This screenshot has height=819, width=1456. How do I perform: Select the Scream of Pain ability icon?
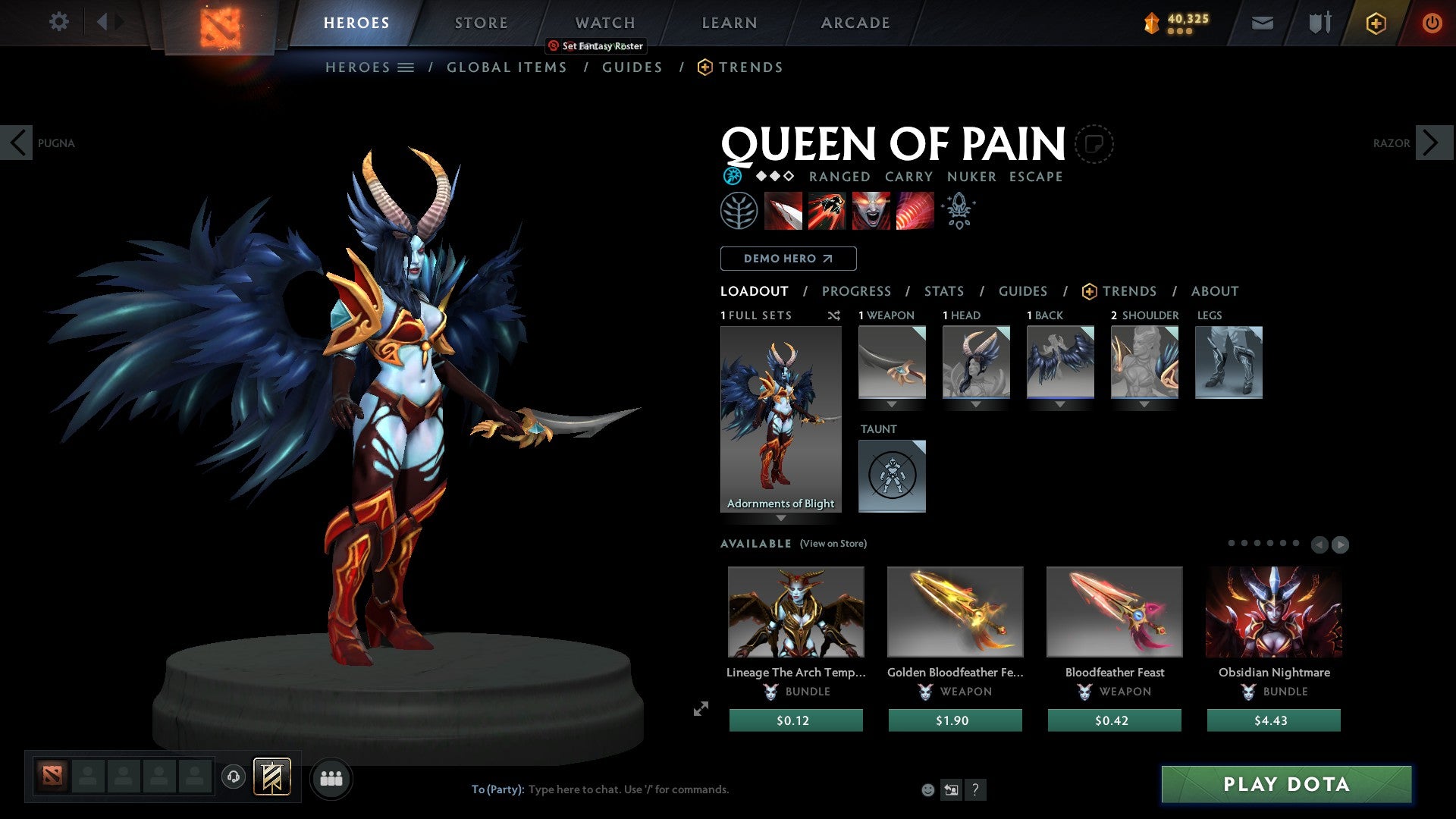870,211
